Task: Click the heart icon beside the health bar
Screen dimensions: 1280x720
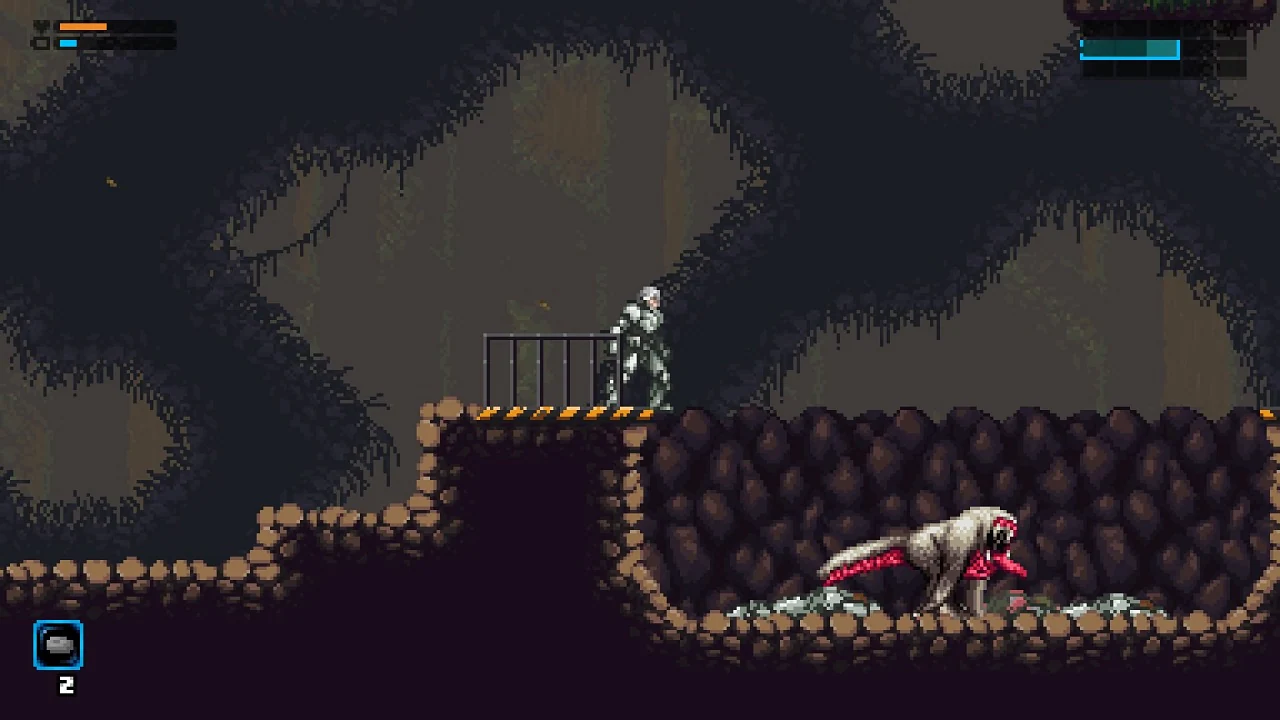Action: click(x=40, y=26)
